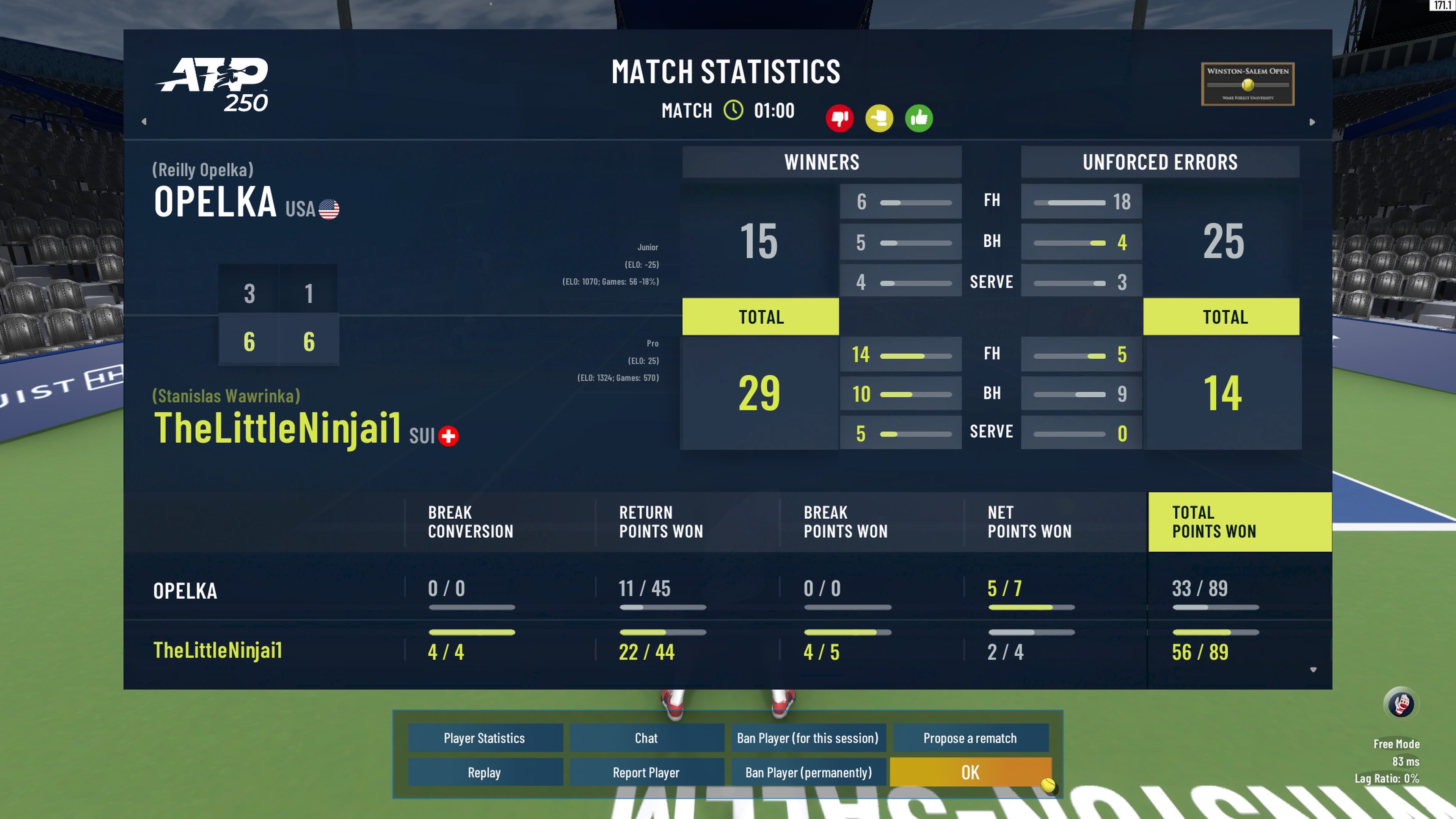
Task: Open Player Statistics
Action: (x=485, y=738)
